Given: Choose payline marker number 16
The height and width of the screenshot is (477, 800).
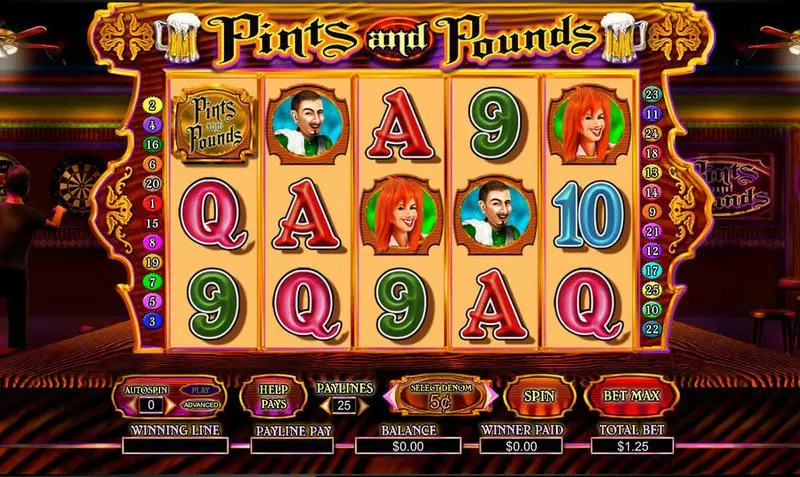Looking at the screenshot, I should pos(153,145).
